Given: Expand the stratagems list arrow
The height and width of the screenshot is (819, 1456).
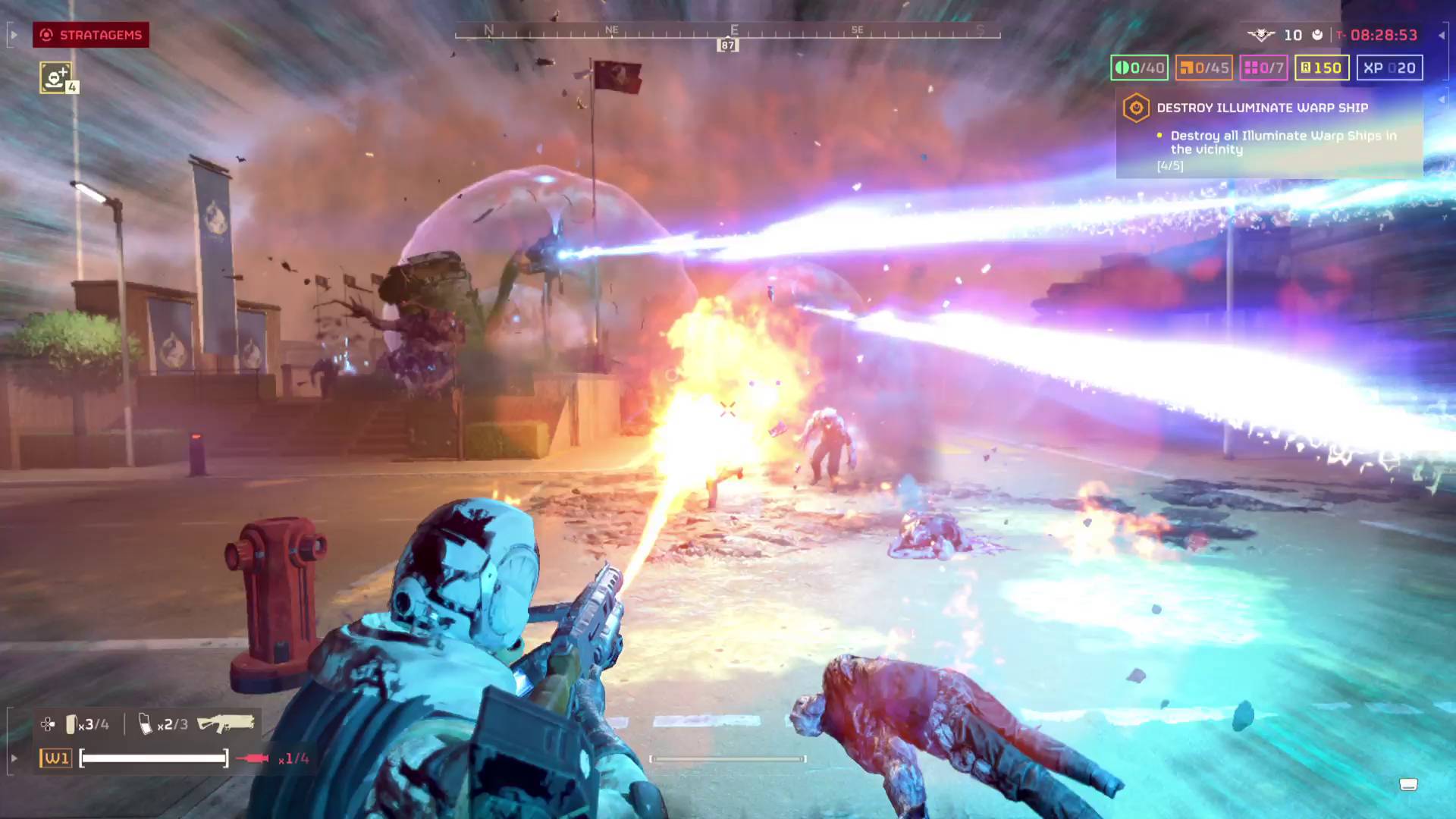Looking at the screenshot, I should click(x=13, y=35).
